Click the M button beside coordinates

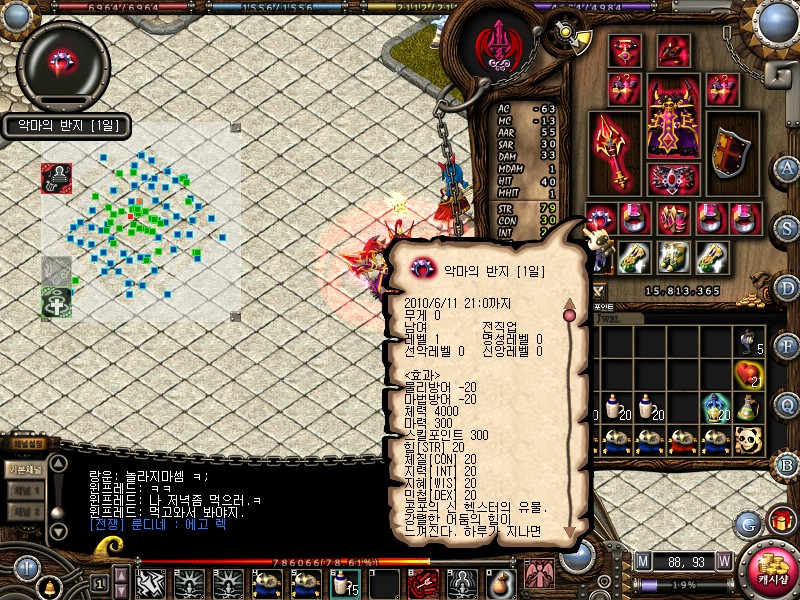642,562
